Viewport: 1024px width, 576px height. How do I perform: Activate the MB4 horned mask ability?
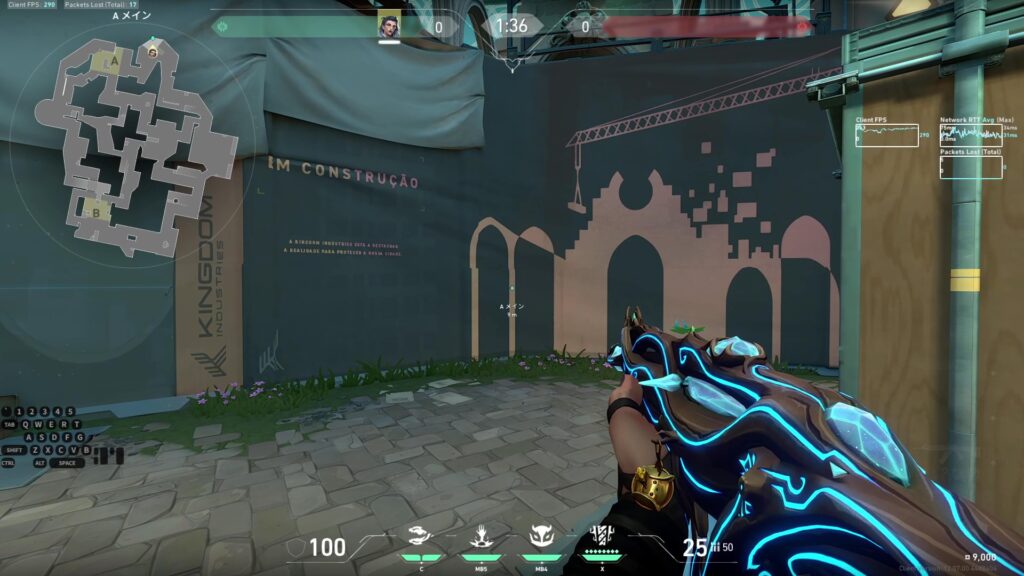[x=542, y=535]
